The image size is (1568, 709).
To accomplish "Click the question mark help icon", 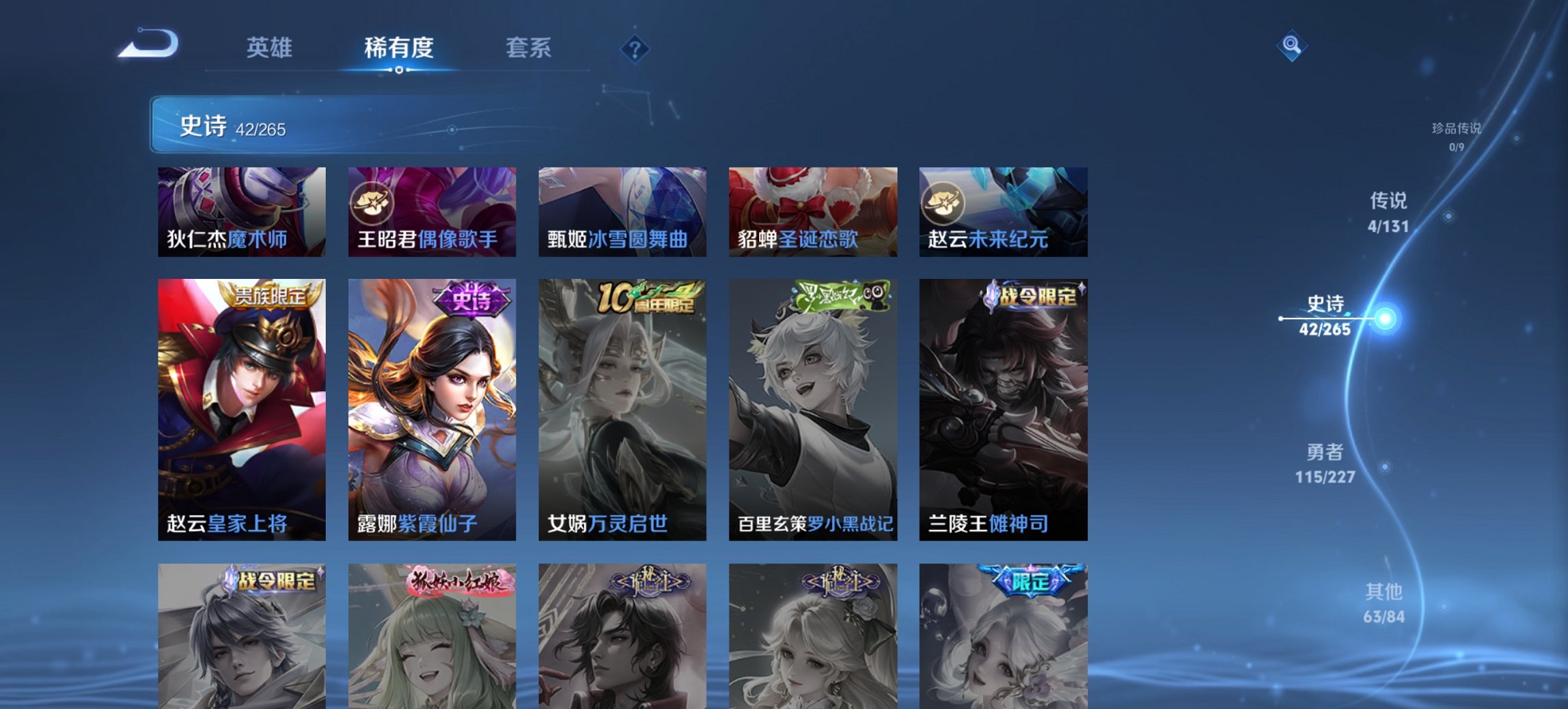I will pyautogui.click(x=635, y=48).
